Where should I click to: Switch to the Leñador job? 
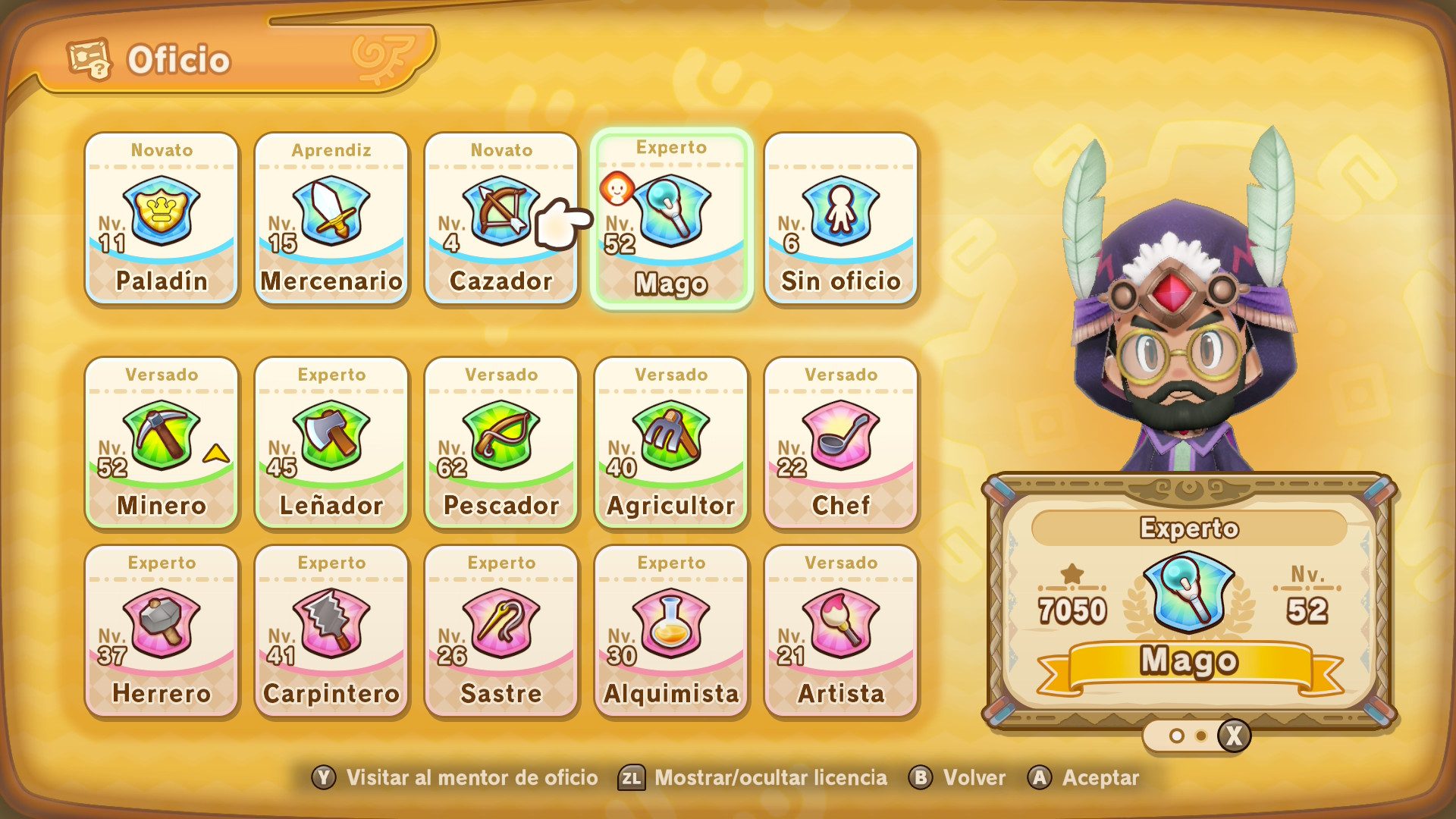pyautogui.click(x=331, y=443)
